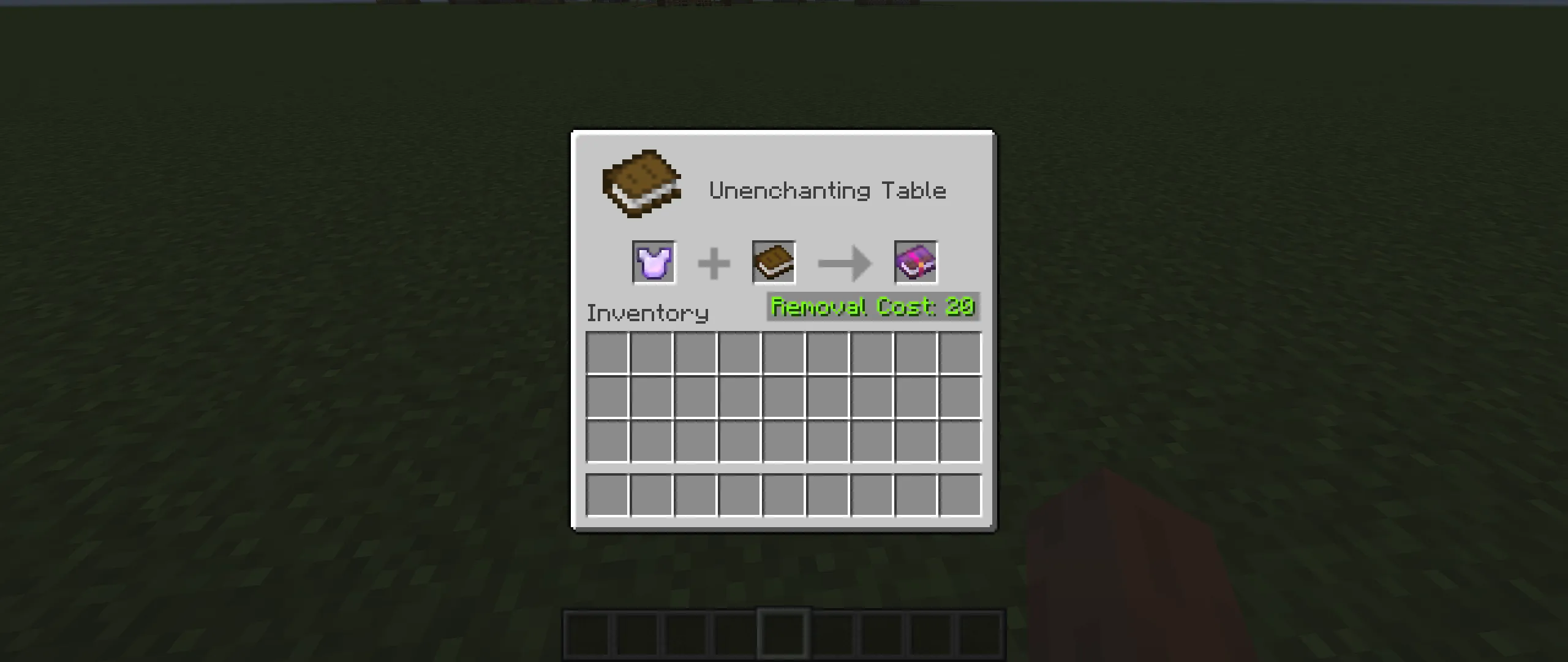This screenshot has width=1568, height=662.
Task: Click the Inventory label text
Action: (646, 312)
